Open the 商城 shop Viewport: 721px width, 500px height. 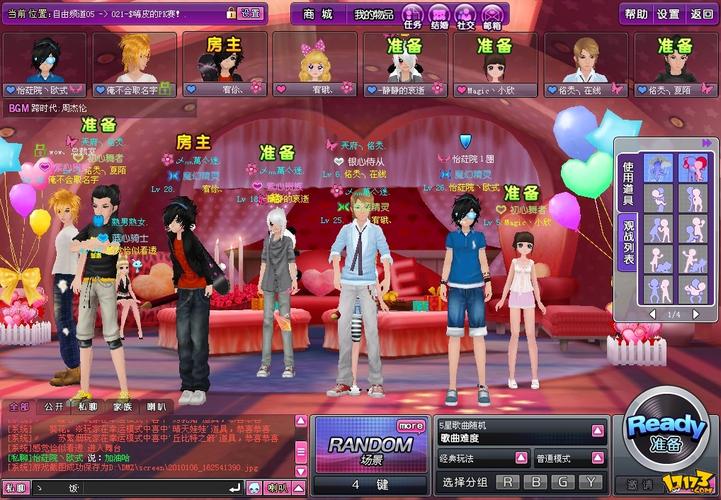[x=317, y=15]
